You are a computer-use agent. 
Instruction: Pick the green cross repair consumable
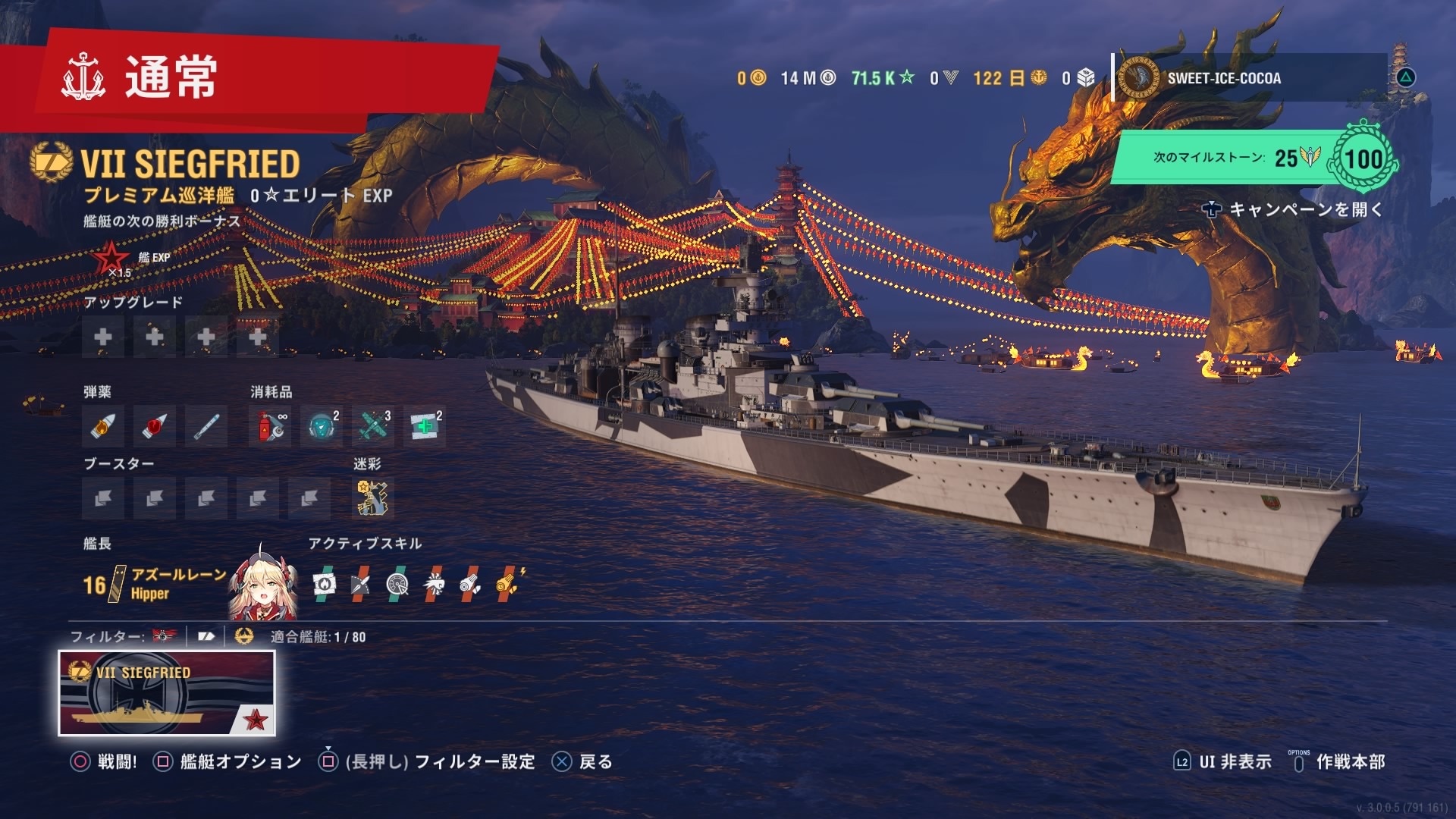(425, 426)
